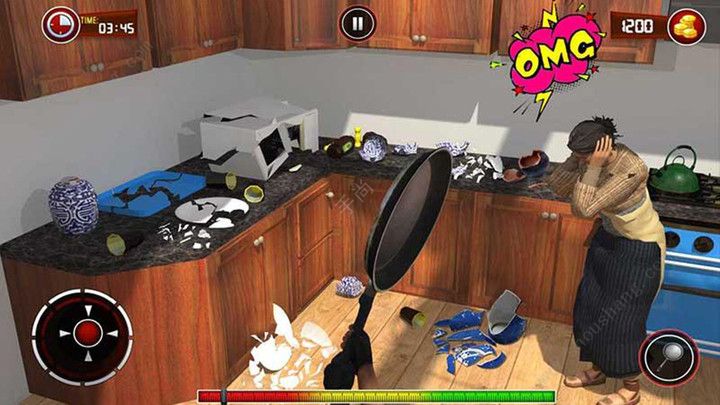Viewport: 720px width, 405px height.
Task: Tap the gold coins stack icon
Action: click(686, 26)
